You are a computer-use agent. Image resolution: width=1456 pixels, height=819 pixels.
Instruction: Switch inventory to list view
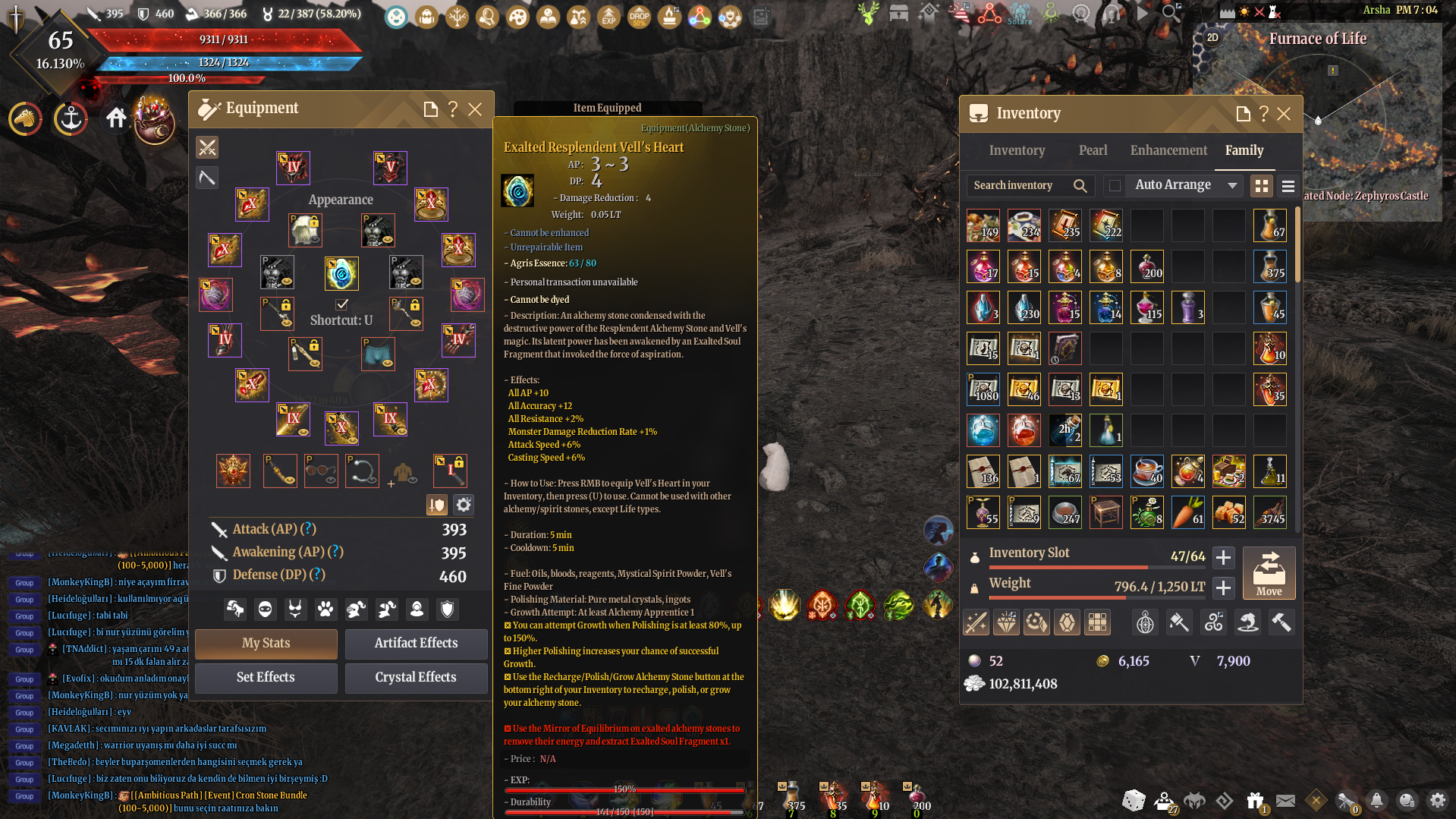1288,186
